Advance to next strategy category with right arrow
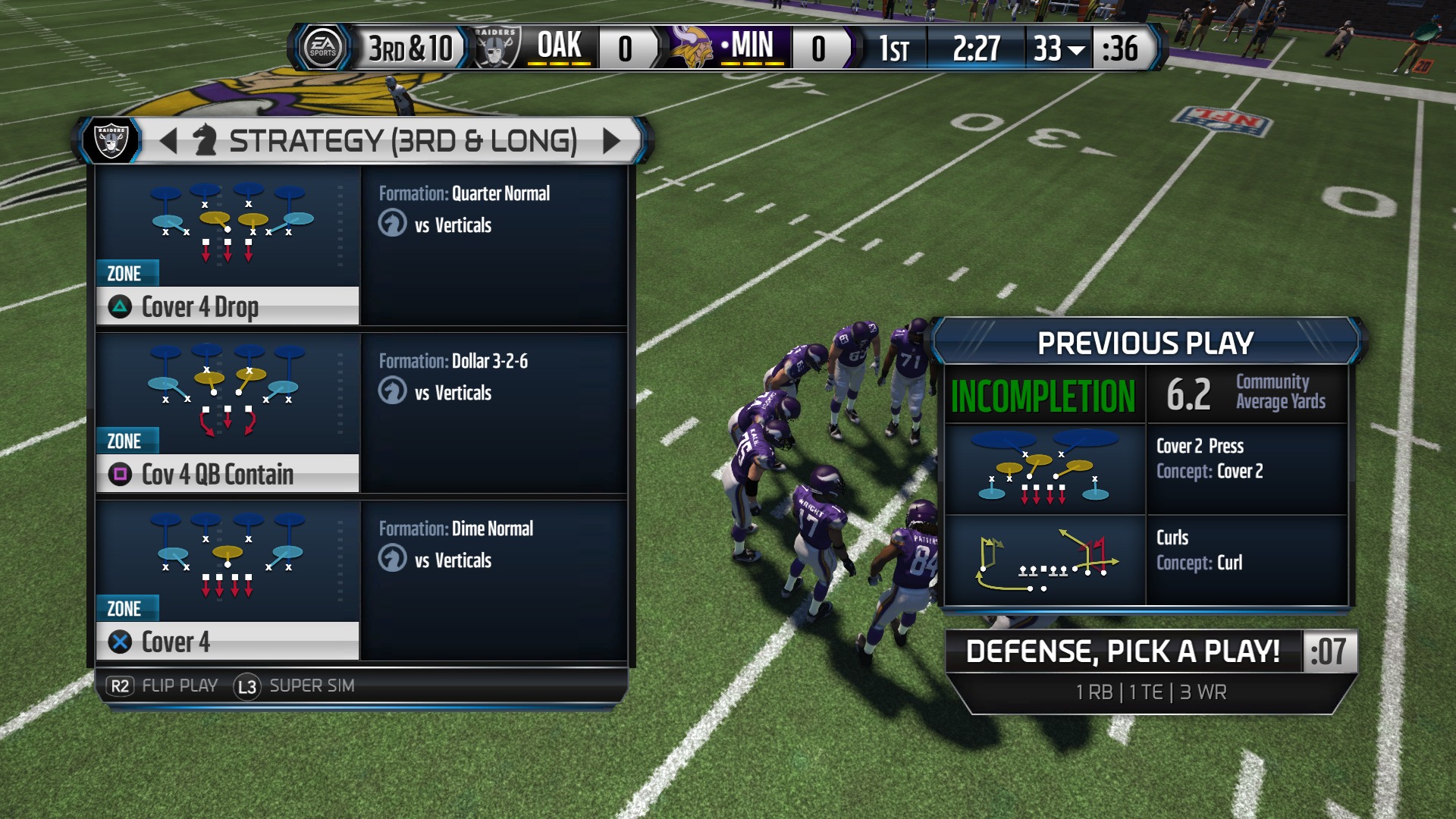The height and width of the screenshot is (819, 1456). coord(611,140)
